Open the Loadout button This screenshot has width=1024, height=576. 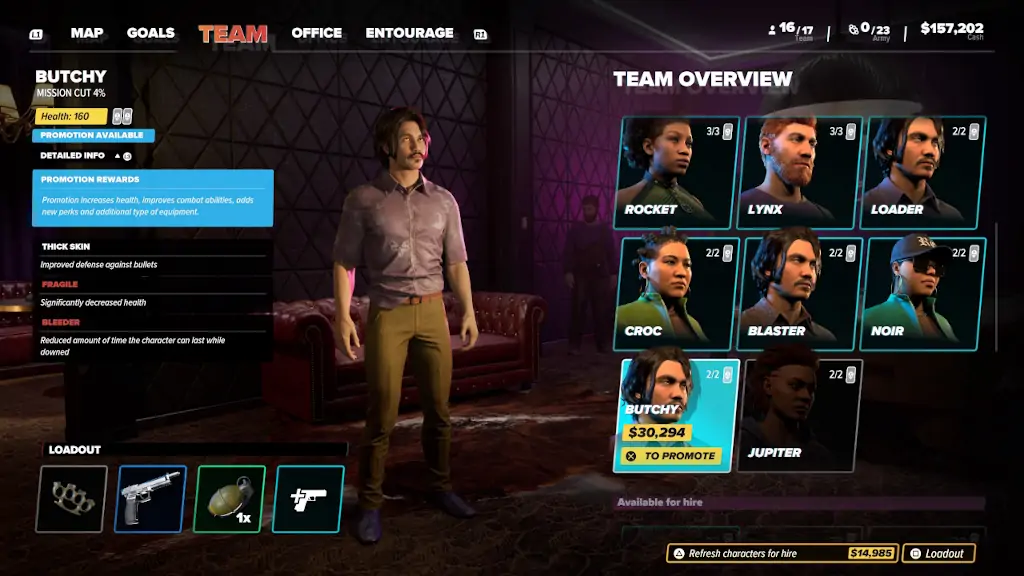click(938, 553)
